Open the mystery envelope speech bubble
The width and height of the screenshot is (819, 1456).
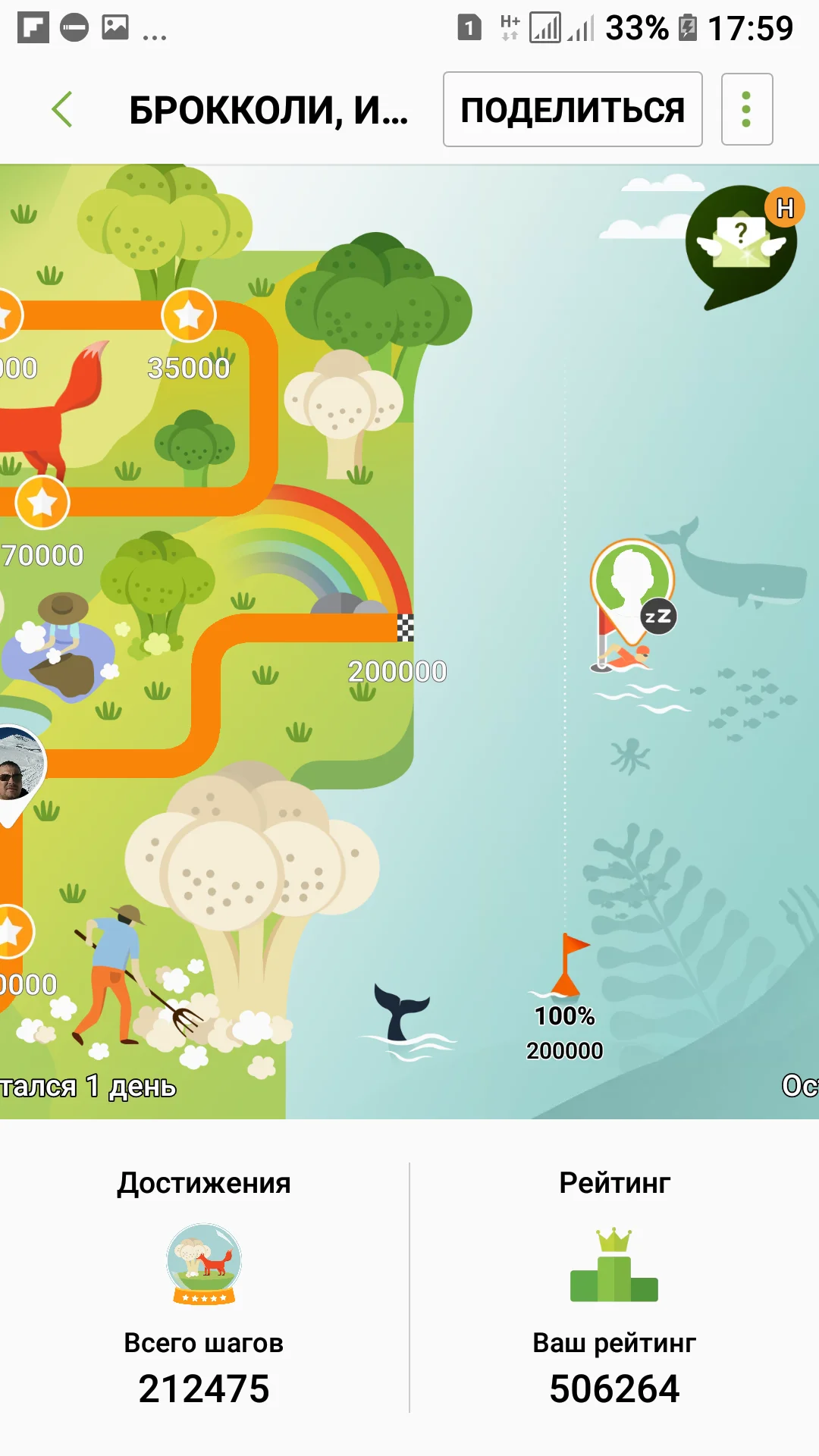[741, 243]
